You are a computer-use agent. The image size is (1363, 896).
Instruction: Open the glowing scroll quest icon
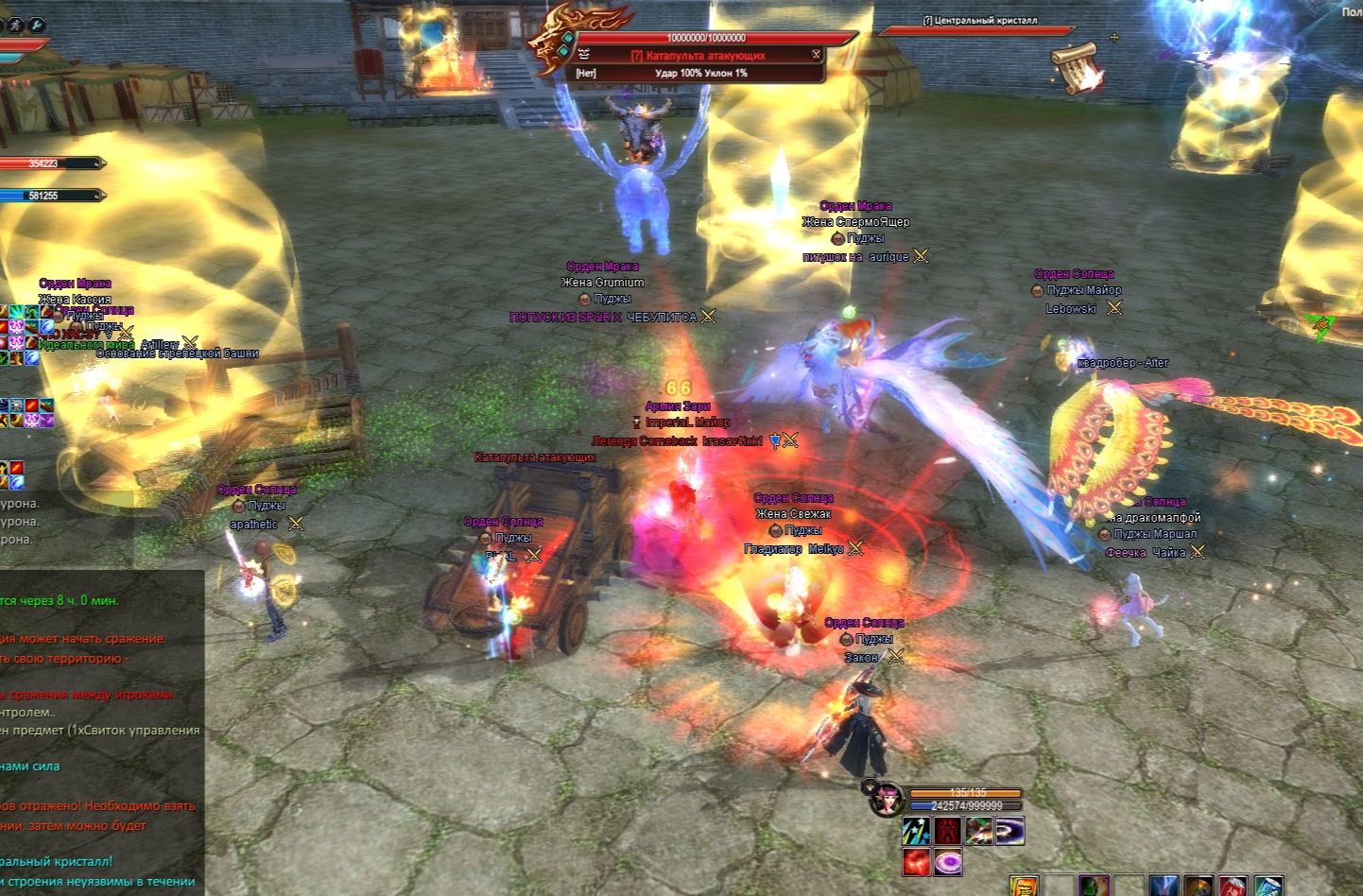pyautogui.click(x=1077, y=66)
